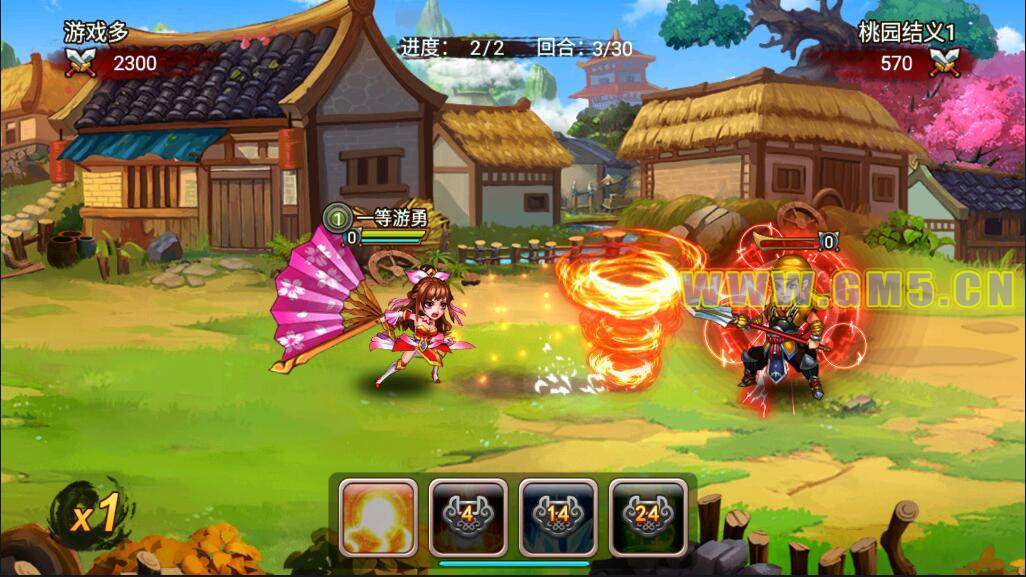Screen dimensions: 1026x577
Task: Activate the glowing fire skill icon
Action: (378, 516)
